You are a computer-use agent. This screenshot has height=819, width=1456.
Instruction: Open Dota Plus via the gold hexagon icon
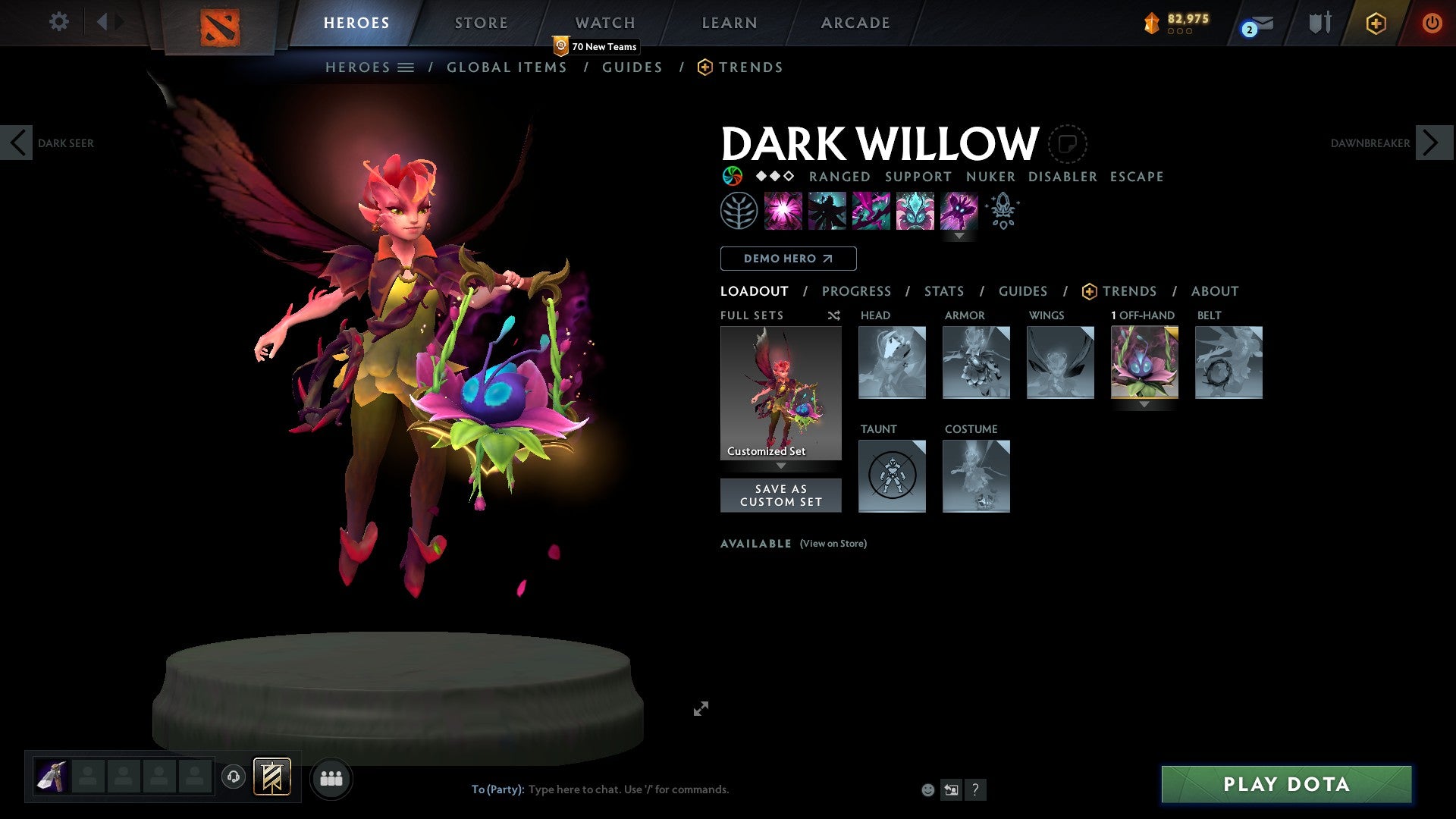(x=1375, y=23)
